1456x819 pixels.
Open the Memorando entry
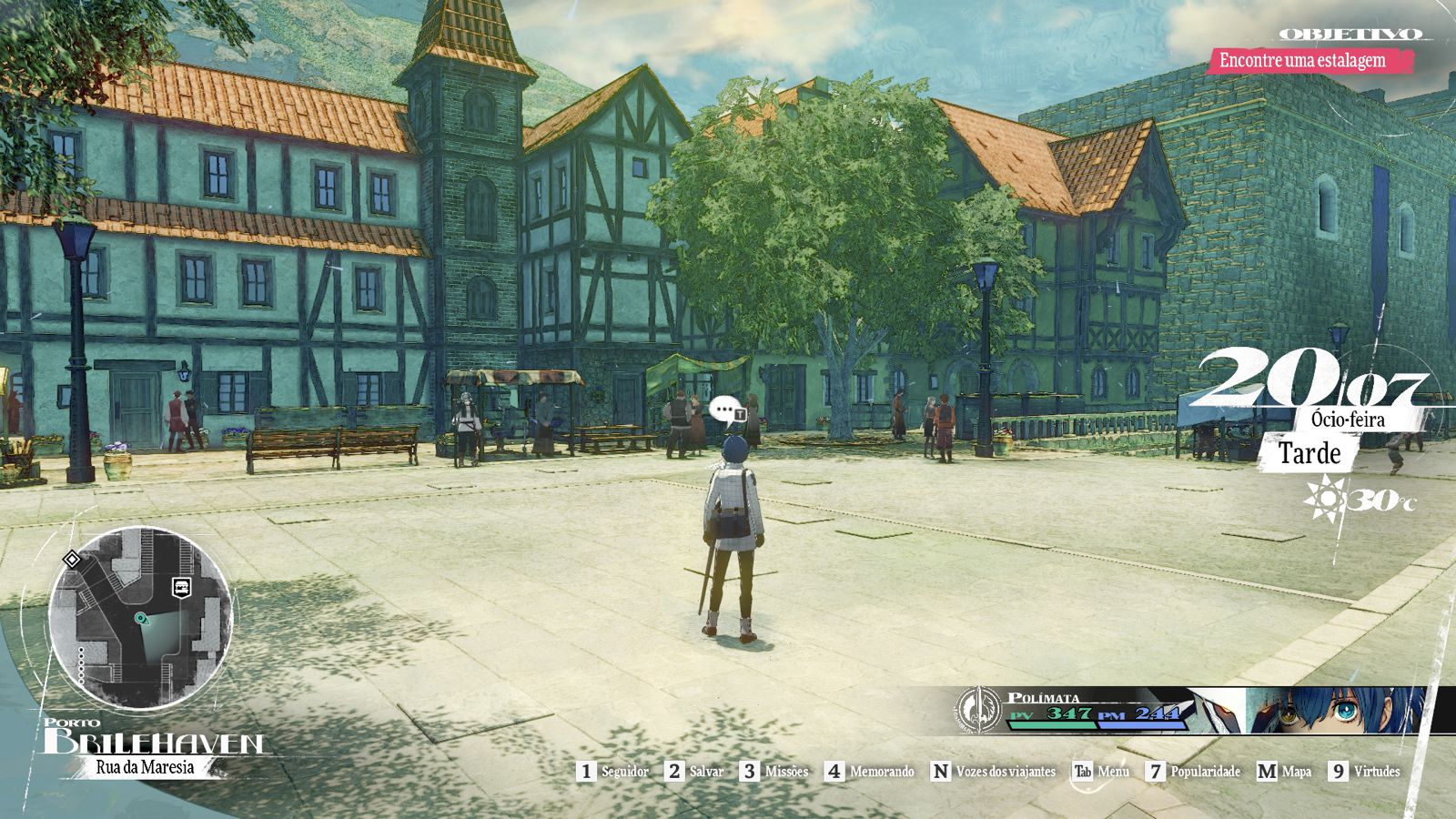coord(870,772)
